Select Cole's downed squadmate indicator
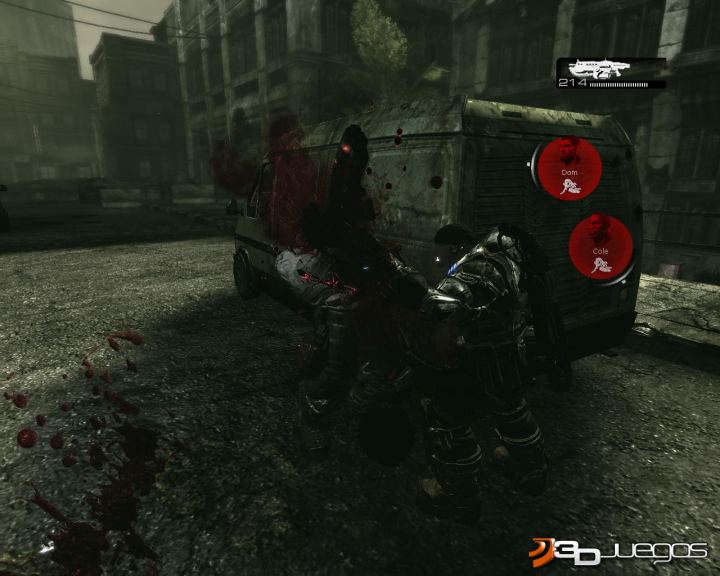 click(601, 249)
